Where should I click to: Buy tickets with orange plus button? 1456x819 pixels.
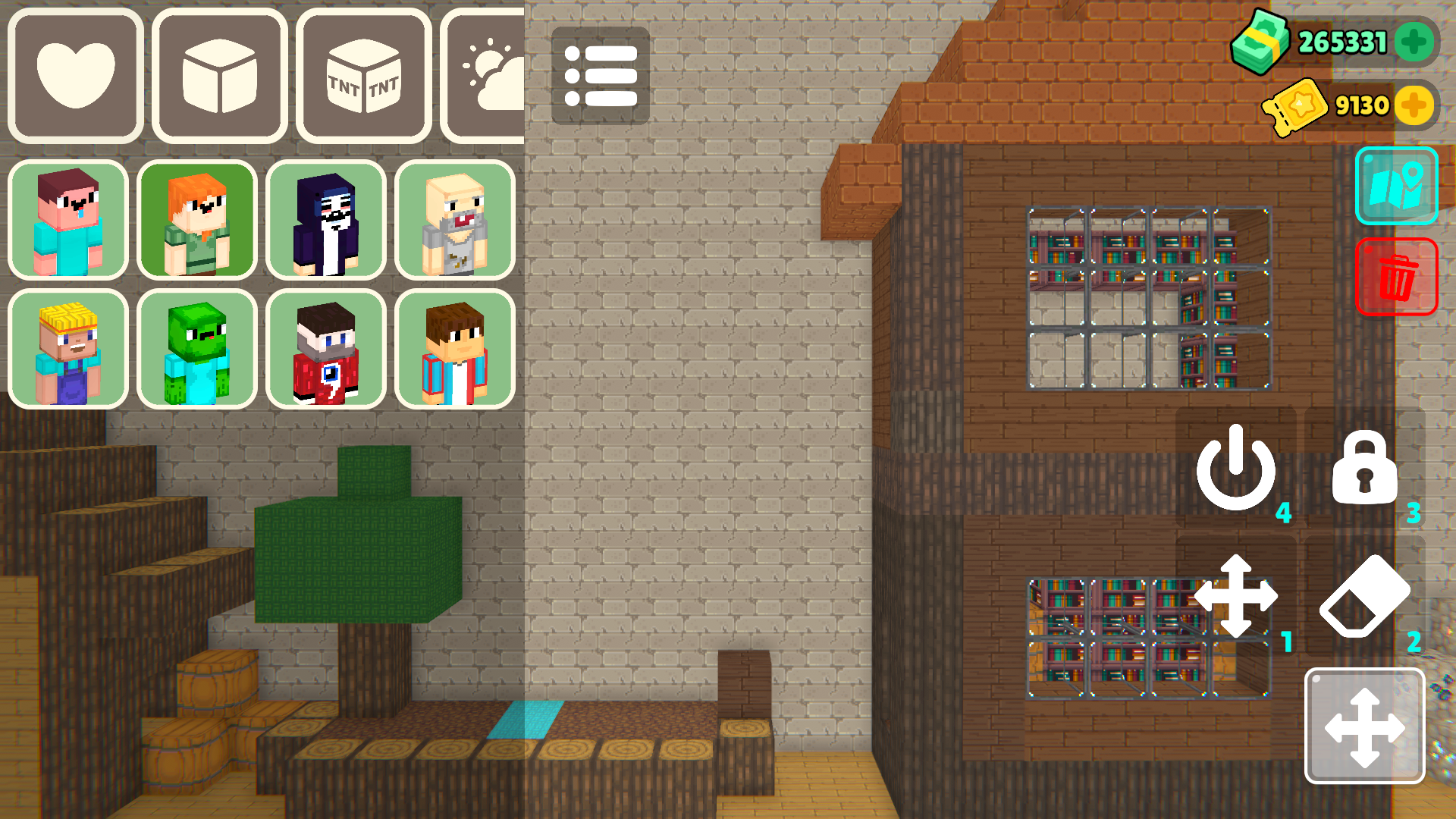(1415, 105)
